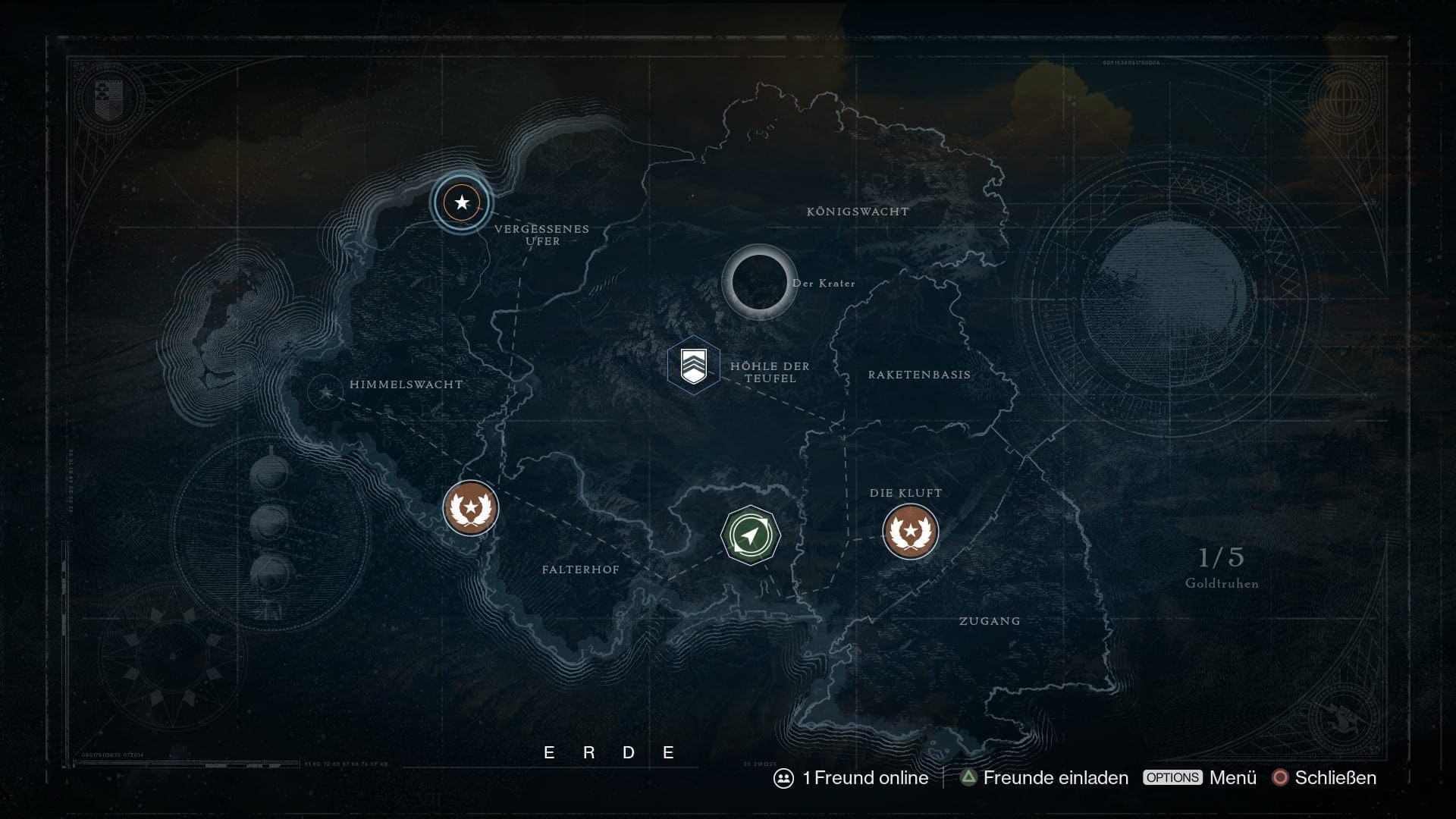The height and width of the screenshot is (819, 1456).
Task: Select the star marker at Vergessenes Ufer
Action: (x=461, y=203)
